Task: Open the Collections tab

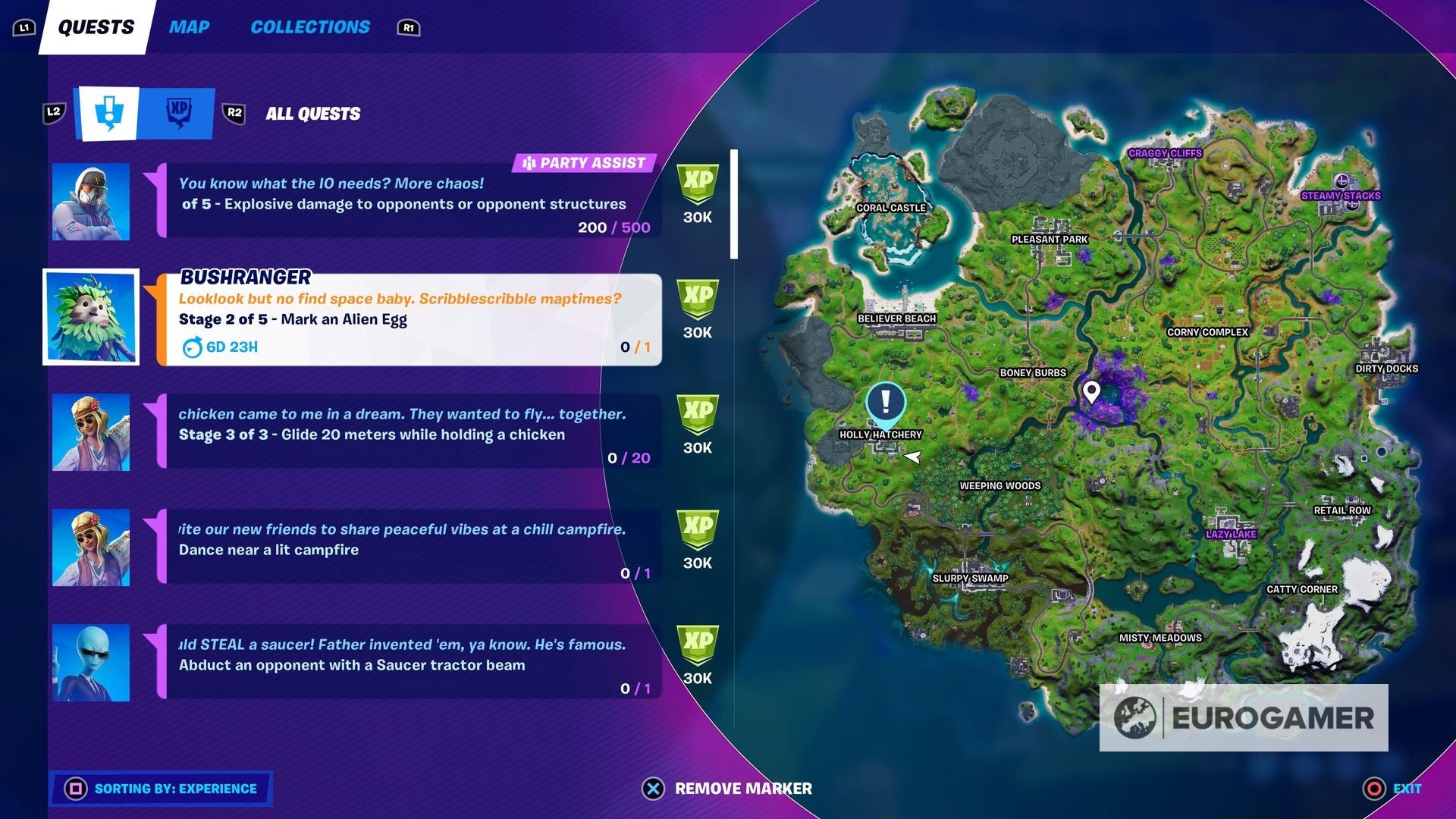Action: 309,27
